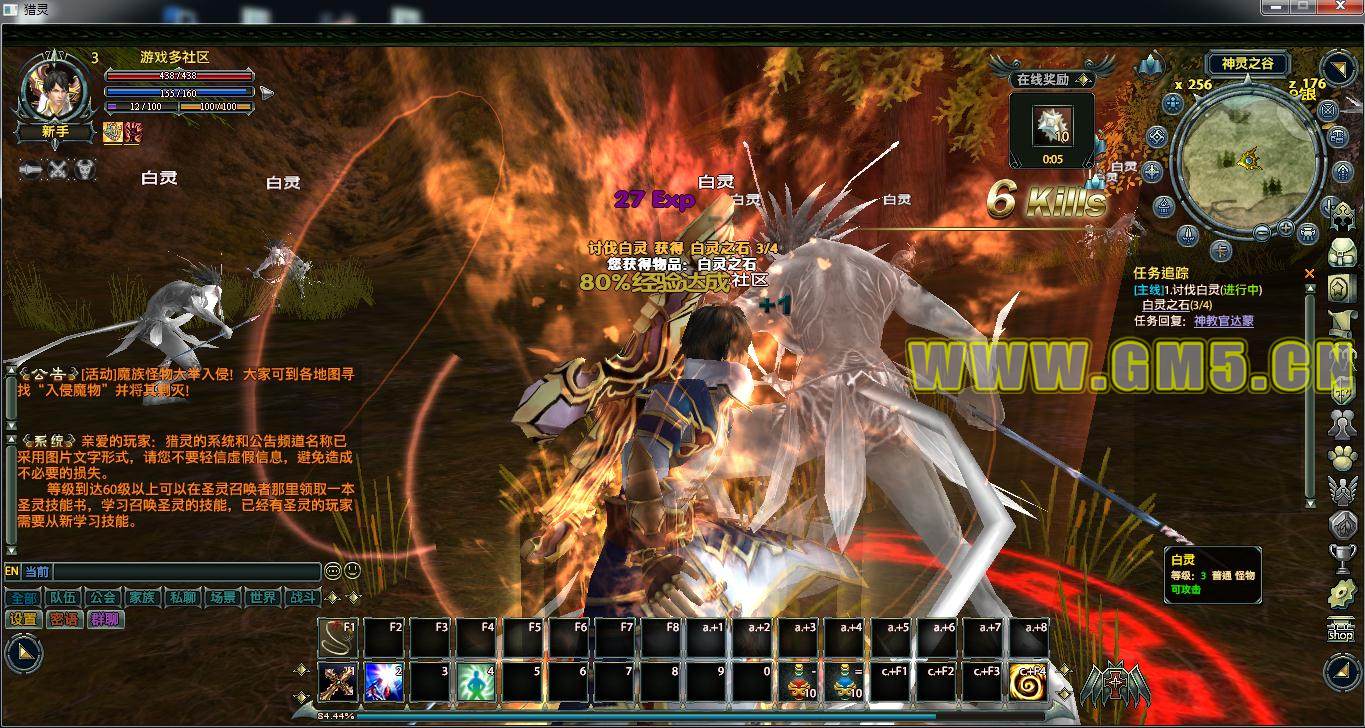Click the 神教官达蒙 quest NPC link
1365x728 pixels.
click(1223, 321)
